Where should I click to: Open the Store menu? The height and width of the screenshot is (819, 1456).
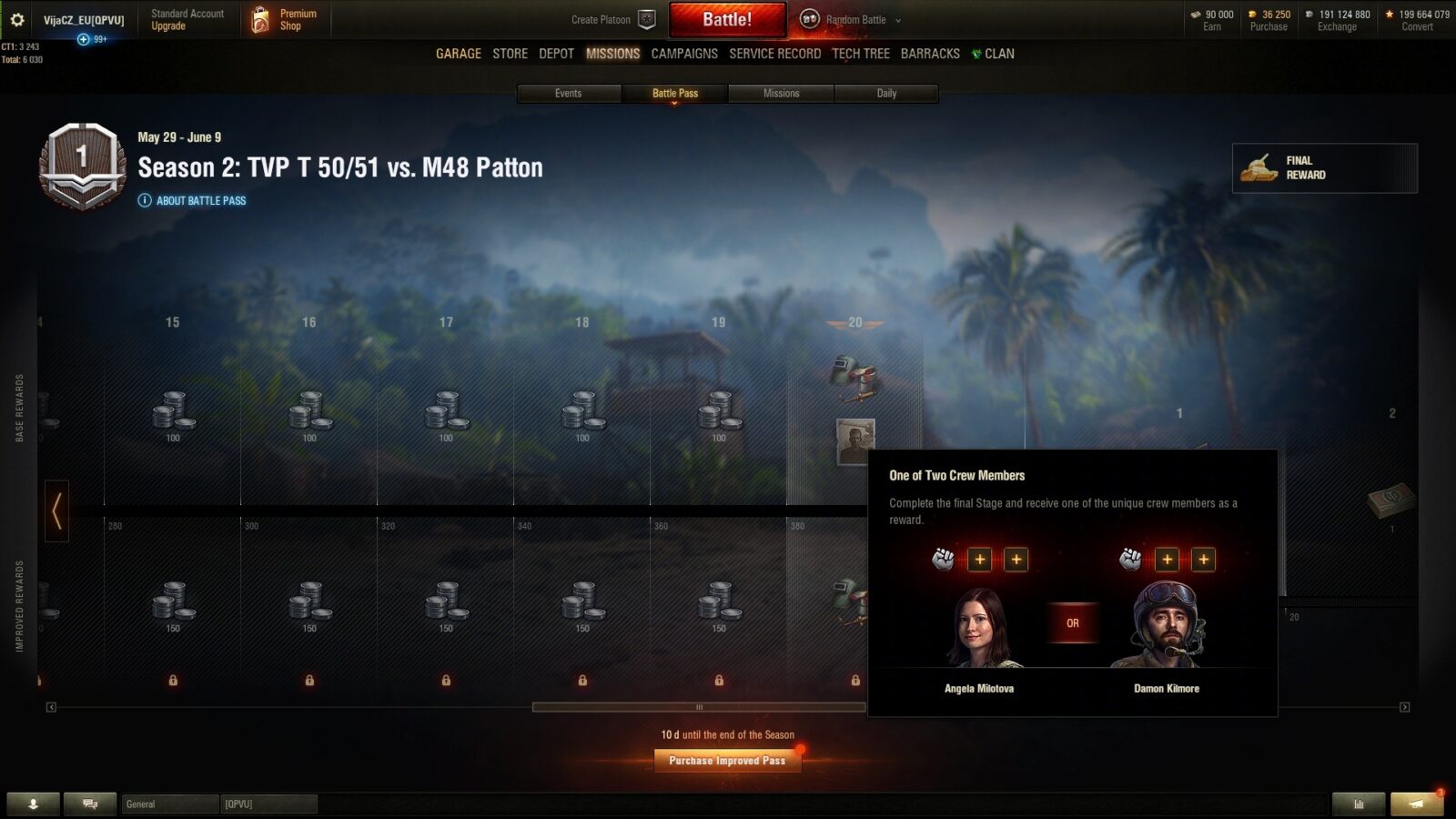point(510,54)
